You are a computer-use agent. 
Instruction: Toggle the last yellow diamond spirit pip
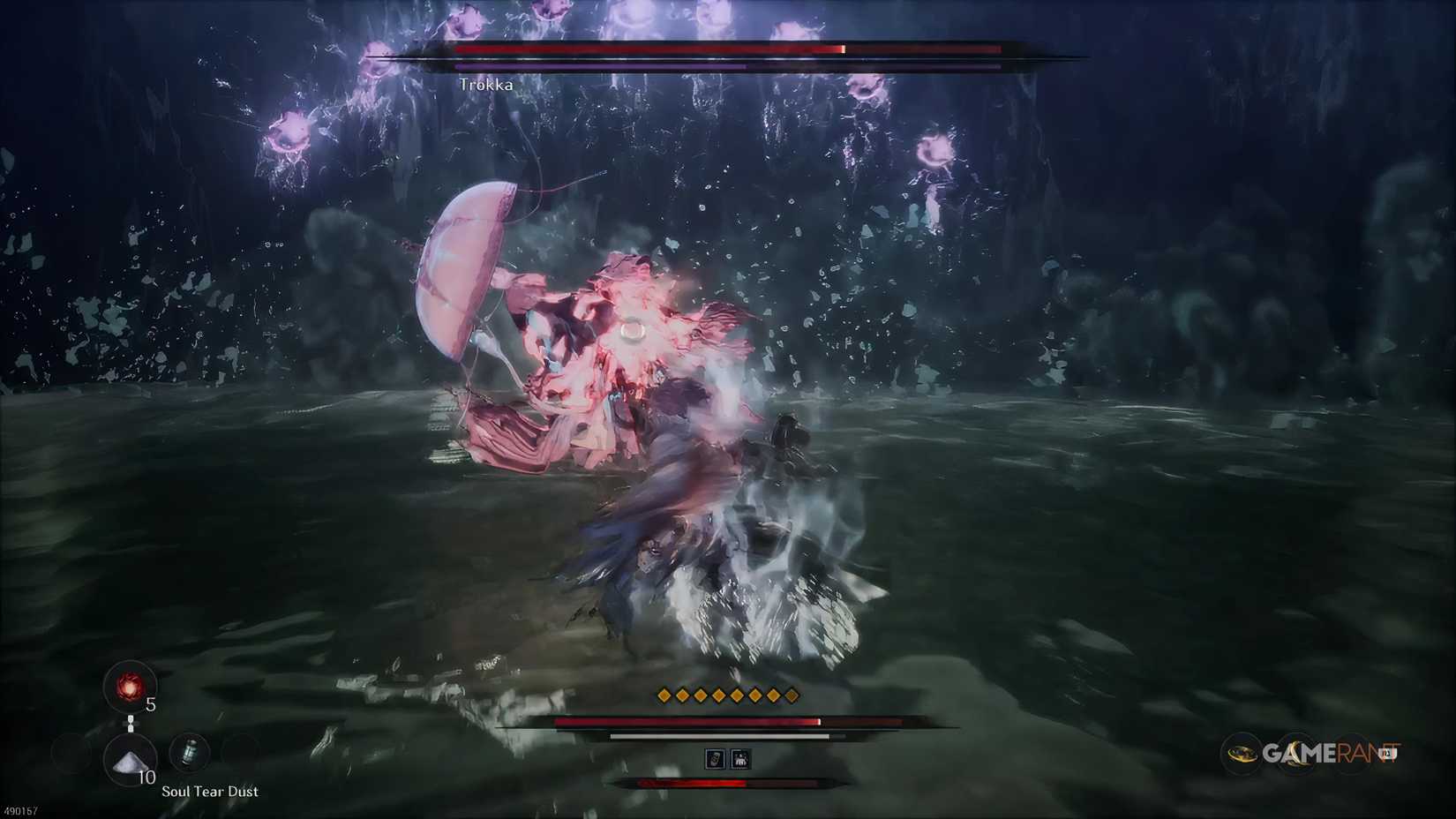tap(792, 695)
